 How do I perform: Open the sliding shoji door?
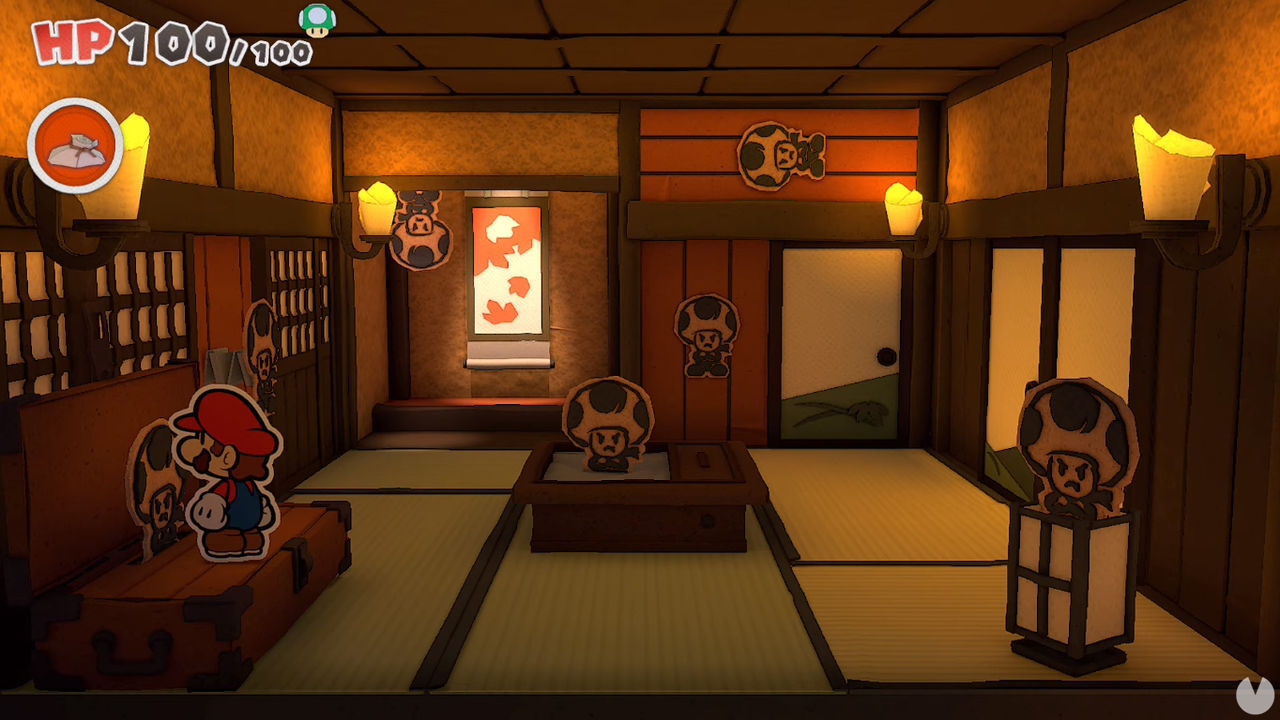click(840, 350)
